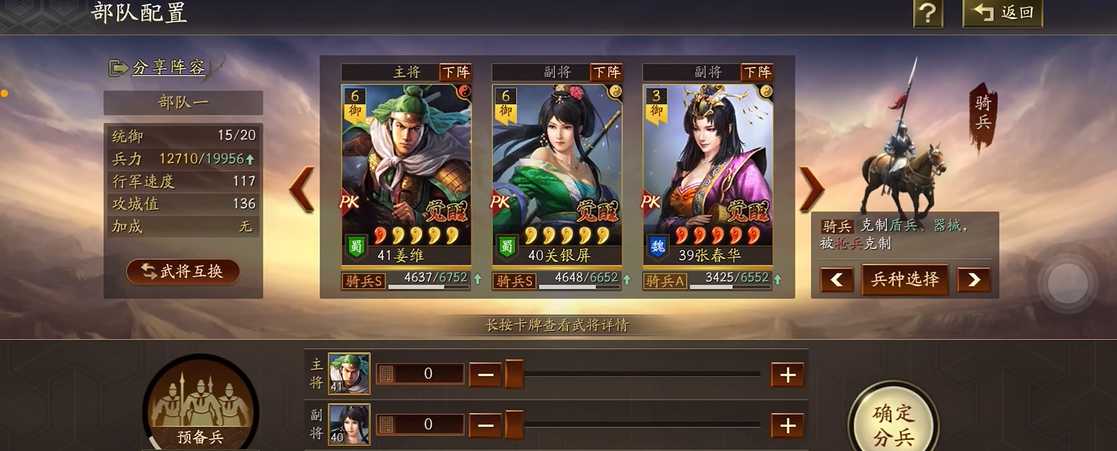Image resolution: width=1117 pixels, height=451 pixels.
Task: Show the next team with right arrow
Action: [x=812, y=188]
